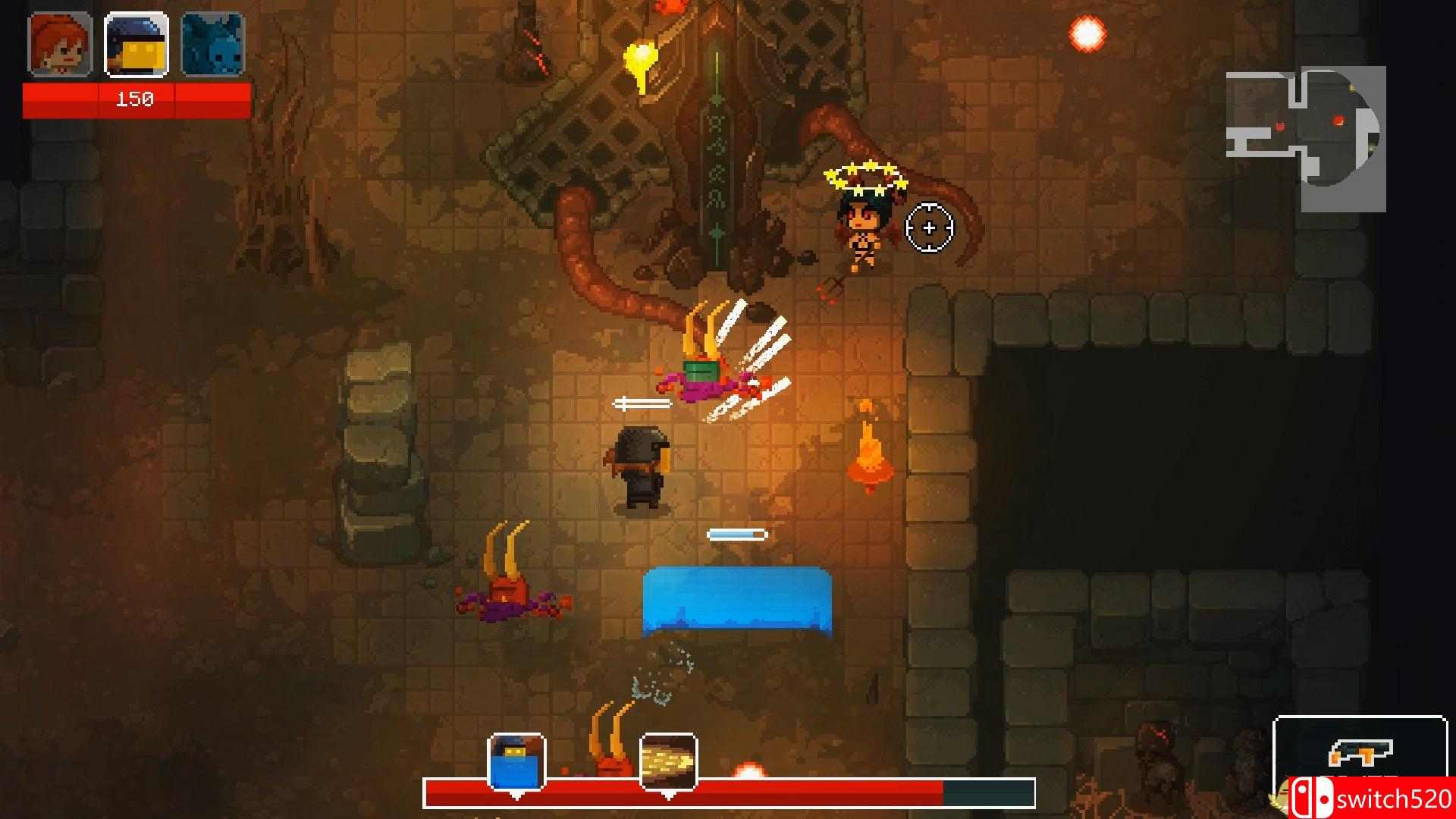The width and height of the screenshot is (1456, 819).
Task: Activate the golden swirl skill icon
Action: (x=668, y=761)
